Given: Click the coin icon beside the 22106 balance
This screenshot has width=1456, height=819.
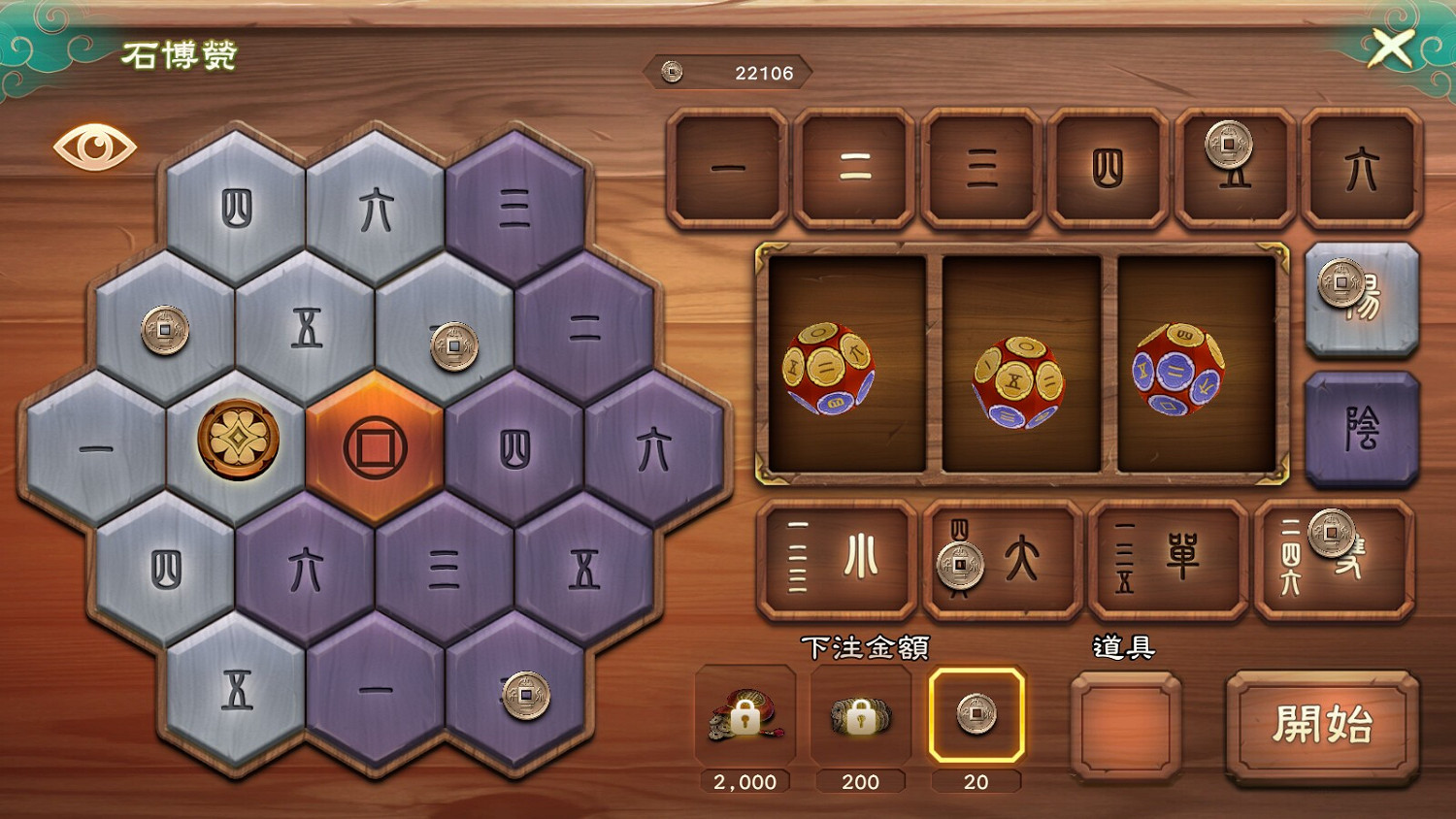Looking at the screenshot, I should pyautogui.click(x=672, y=71).
